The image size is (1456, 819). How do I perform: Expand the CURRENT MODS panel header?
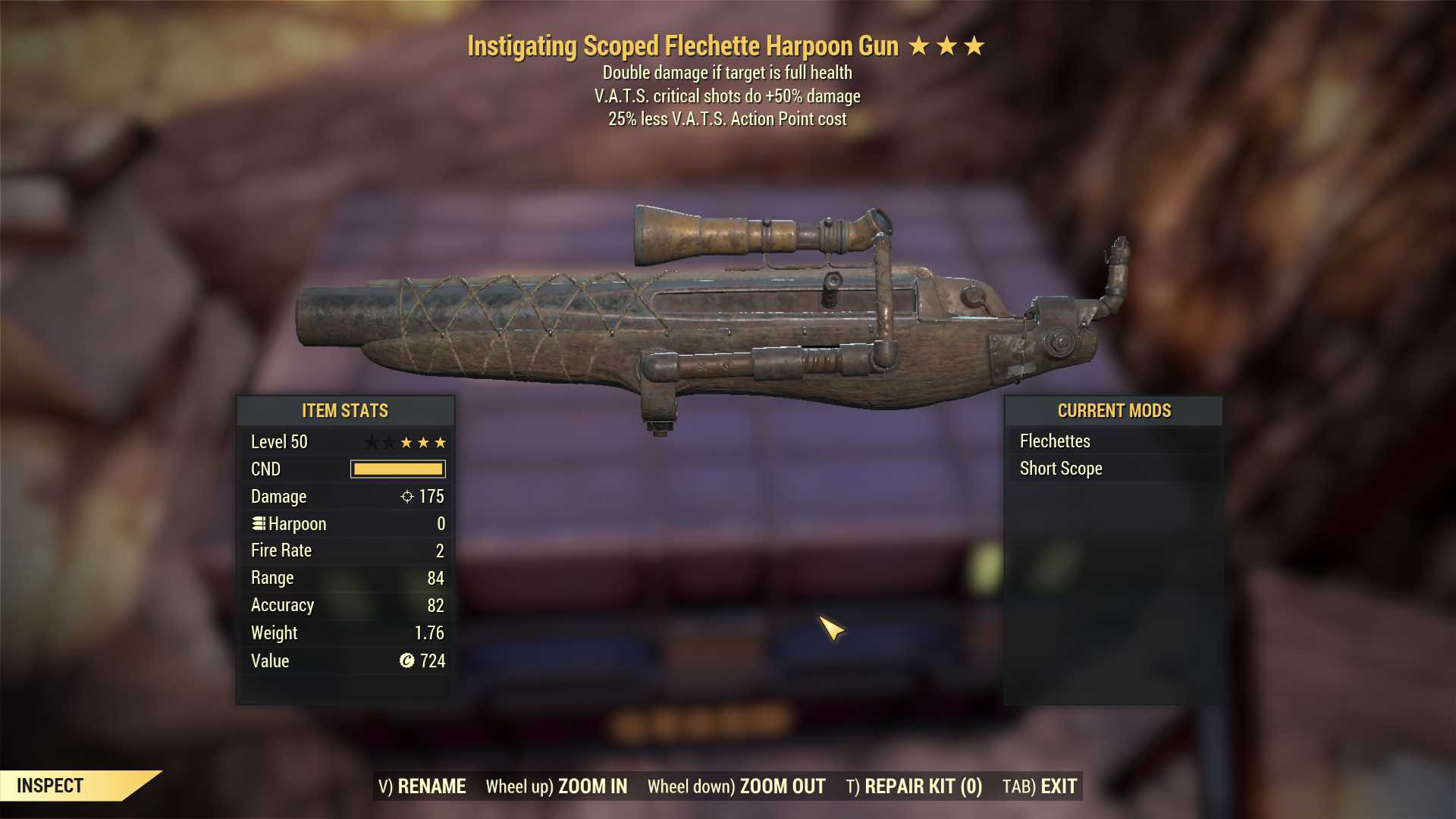click(x=1114, y=410)
